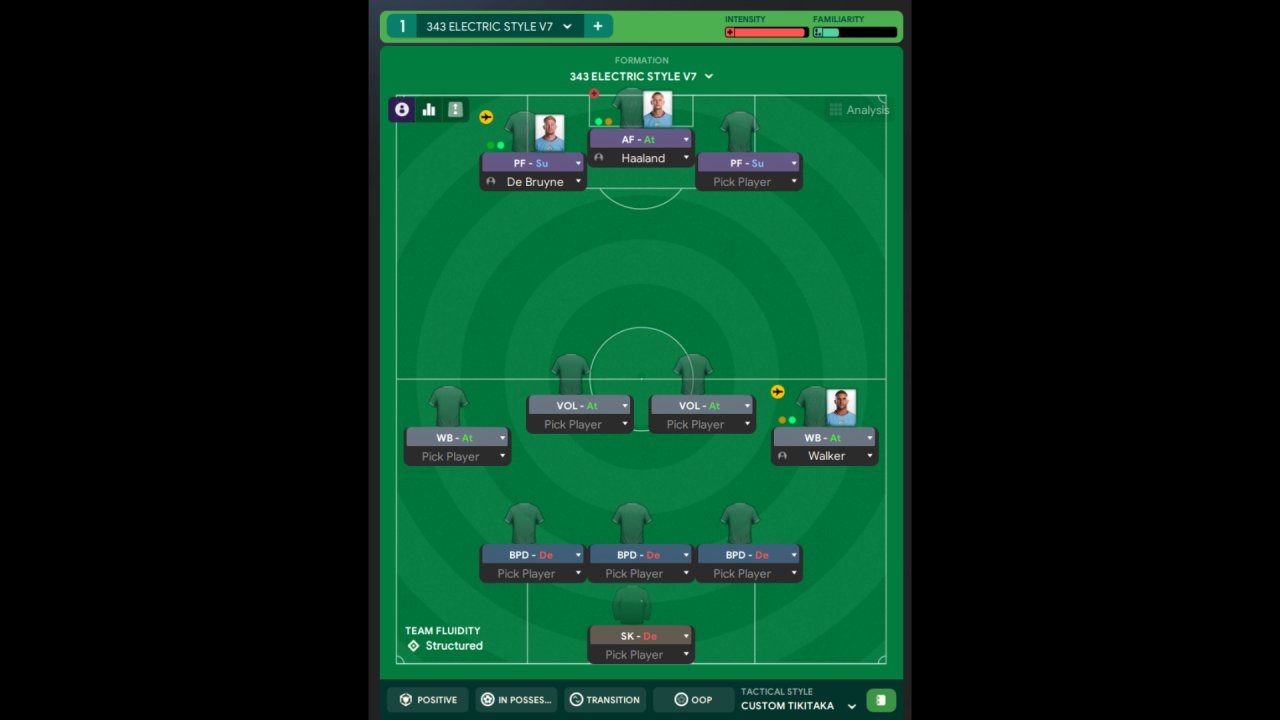Open the In Possession instructions
Viewport: 1280px width, 720px height.
click(516, 700)
